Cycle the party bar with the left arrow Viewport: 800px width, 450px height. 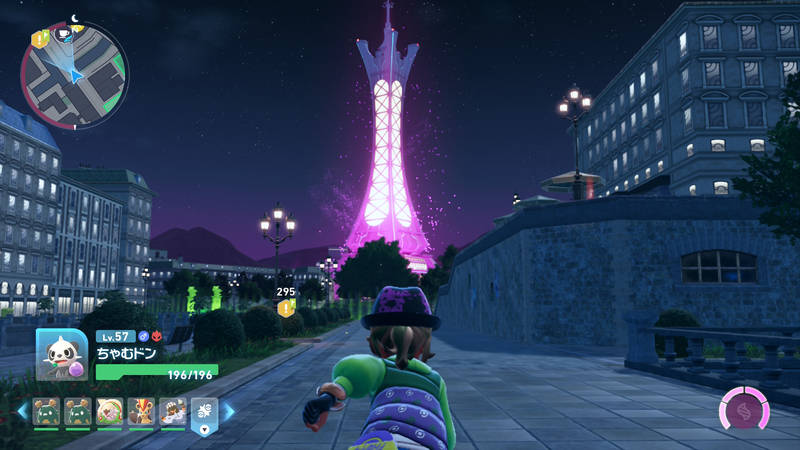pos(22,411)
